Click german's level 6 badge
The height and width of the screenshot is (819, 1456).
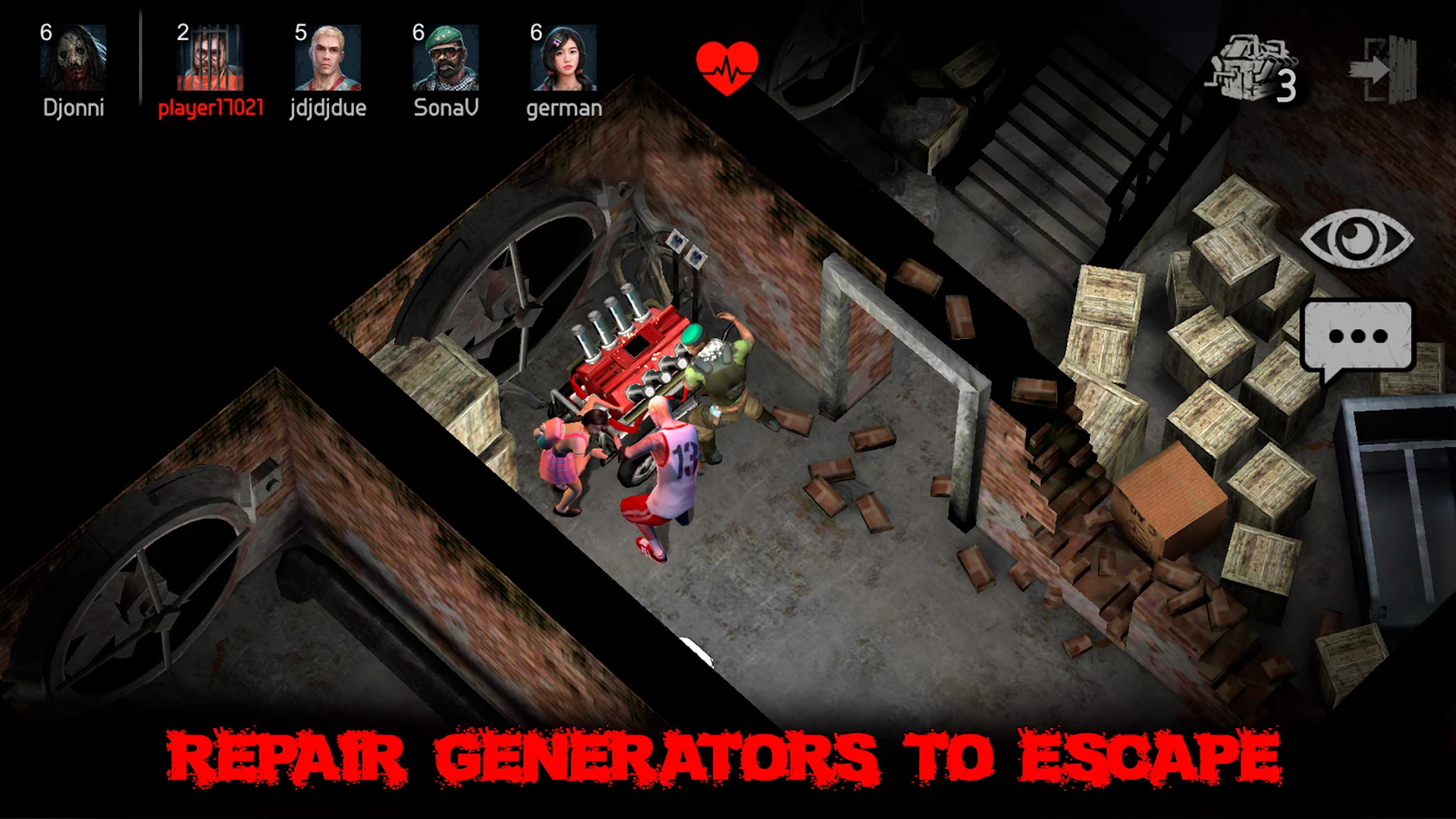(535, 32)
